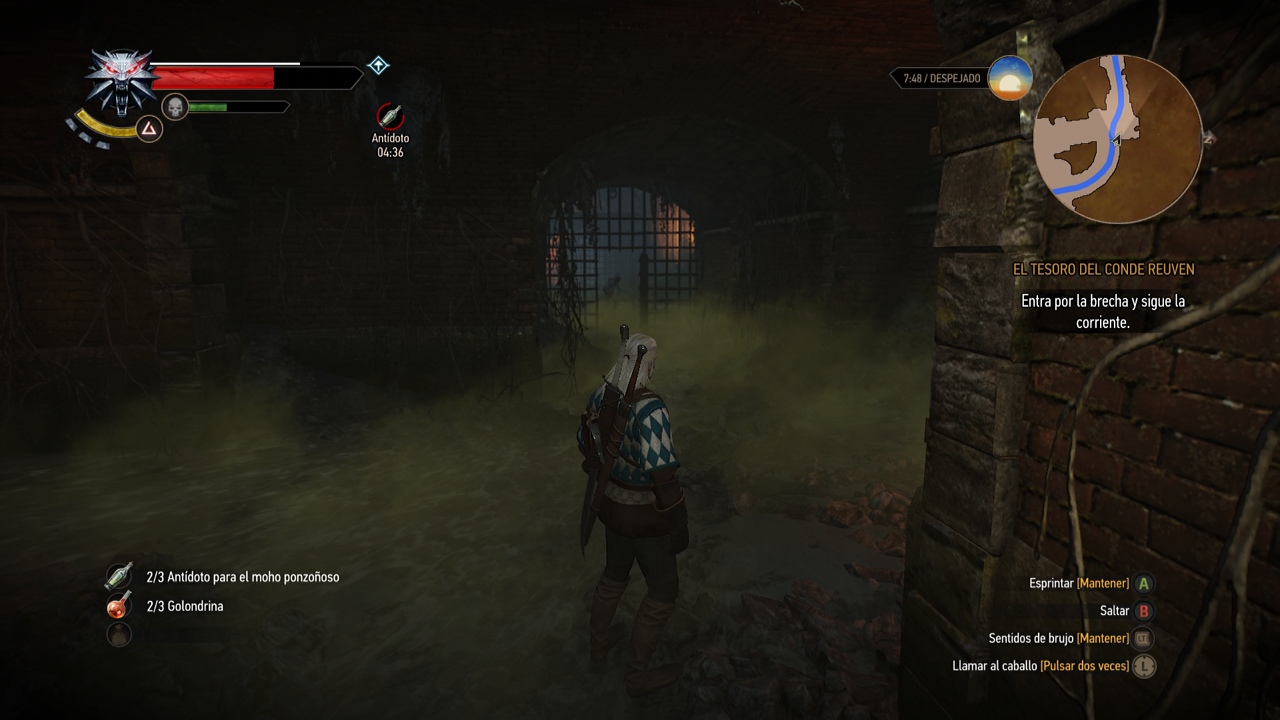Click the Antídoto buff icon with timer

pyautogui.click(x=390, y=115)
